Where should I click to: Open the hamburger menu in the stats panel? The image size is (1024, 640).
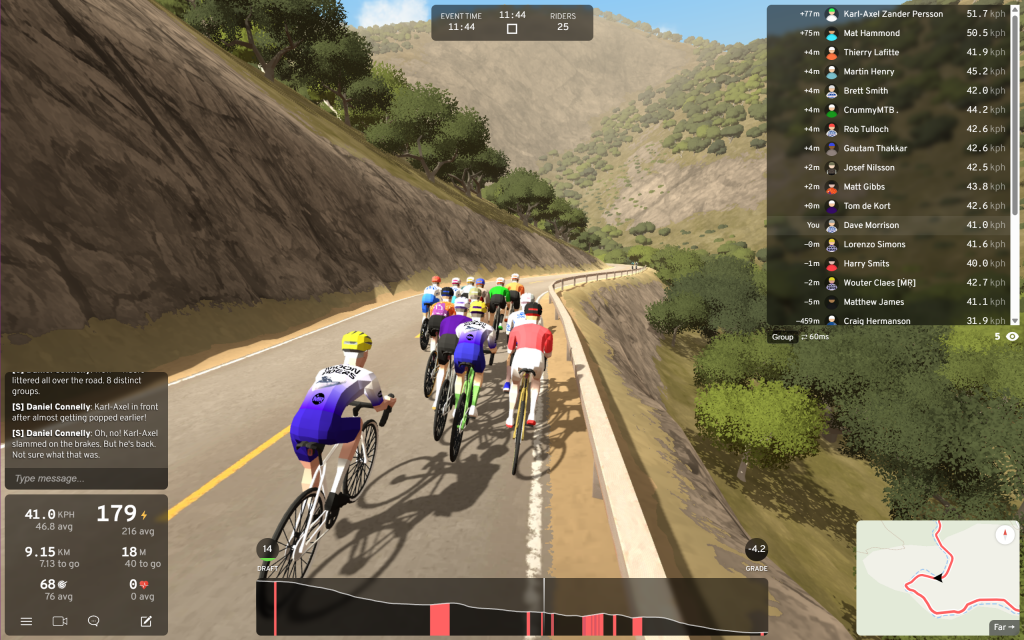click(x=27, y=621)
